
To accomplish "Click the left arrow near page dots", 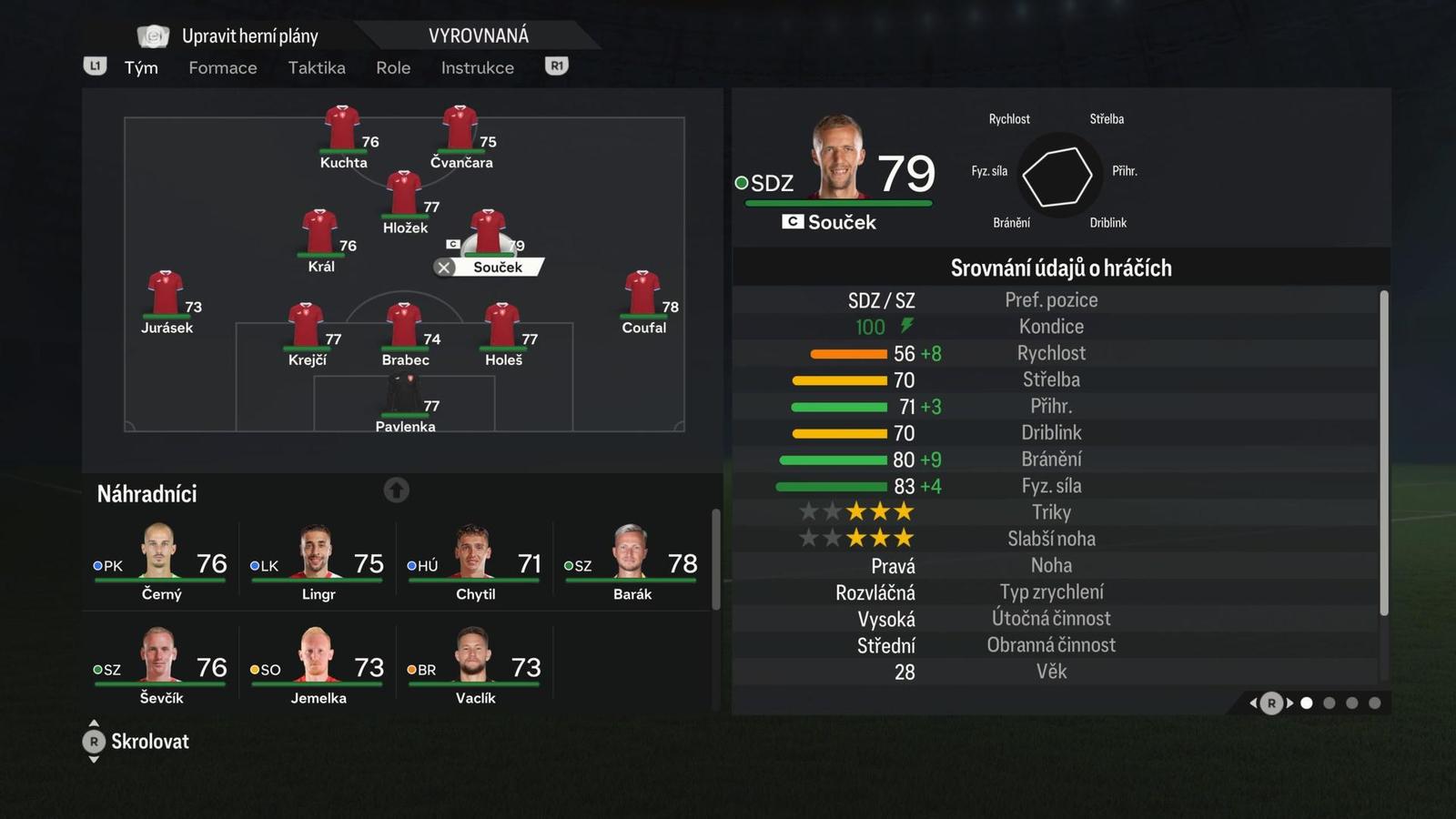I will (x=1251, y=703).
